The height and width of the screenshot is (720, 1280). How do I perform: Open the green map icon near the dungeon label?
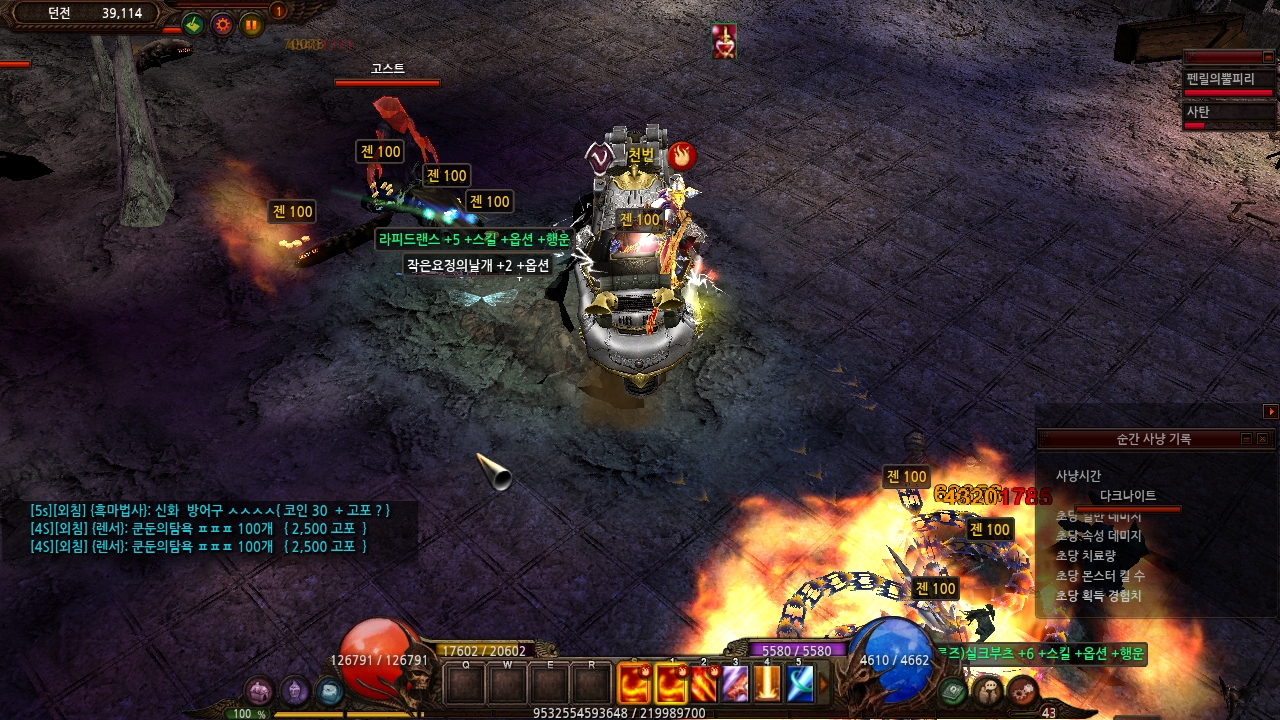click(x=193, y=25)
